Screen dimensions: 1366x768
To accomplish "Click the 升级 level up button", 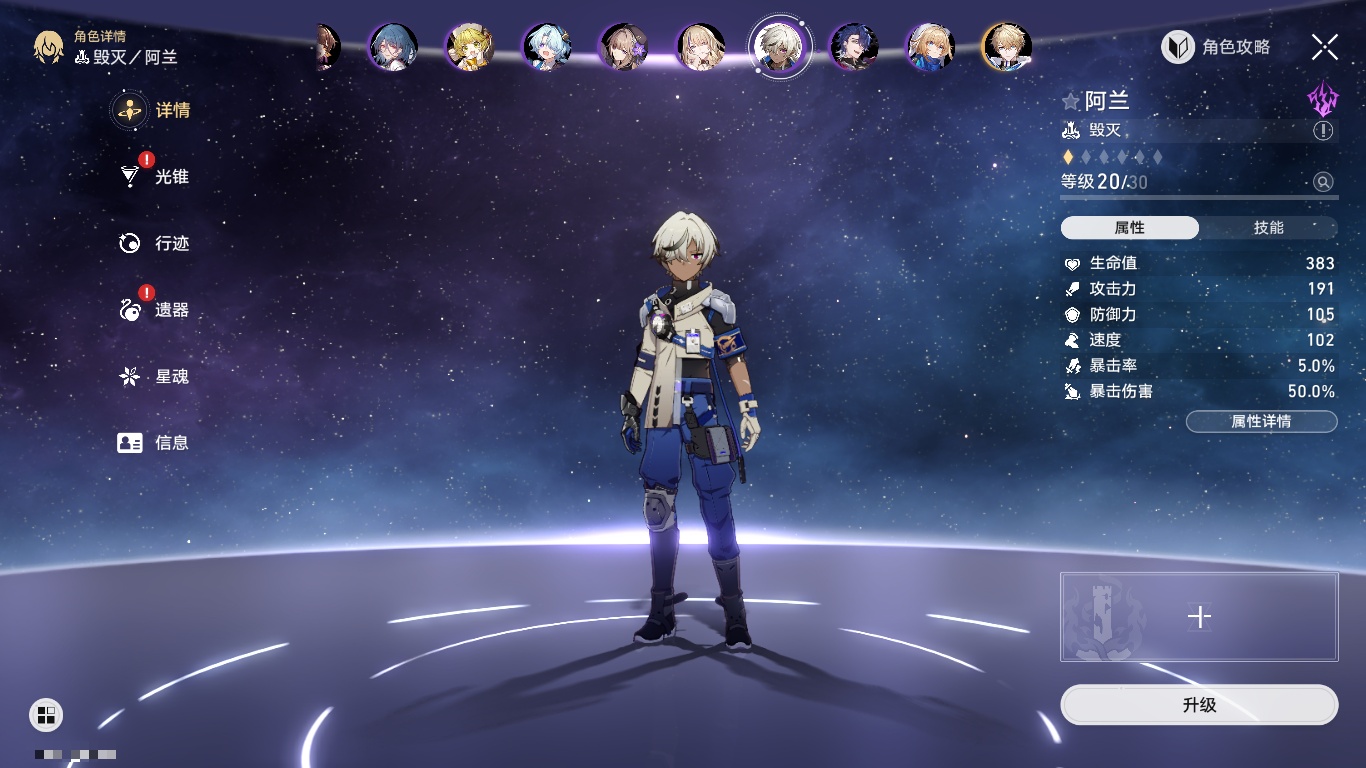I will click(1199, 705).
